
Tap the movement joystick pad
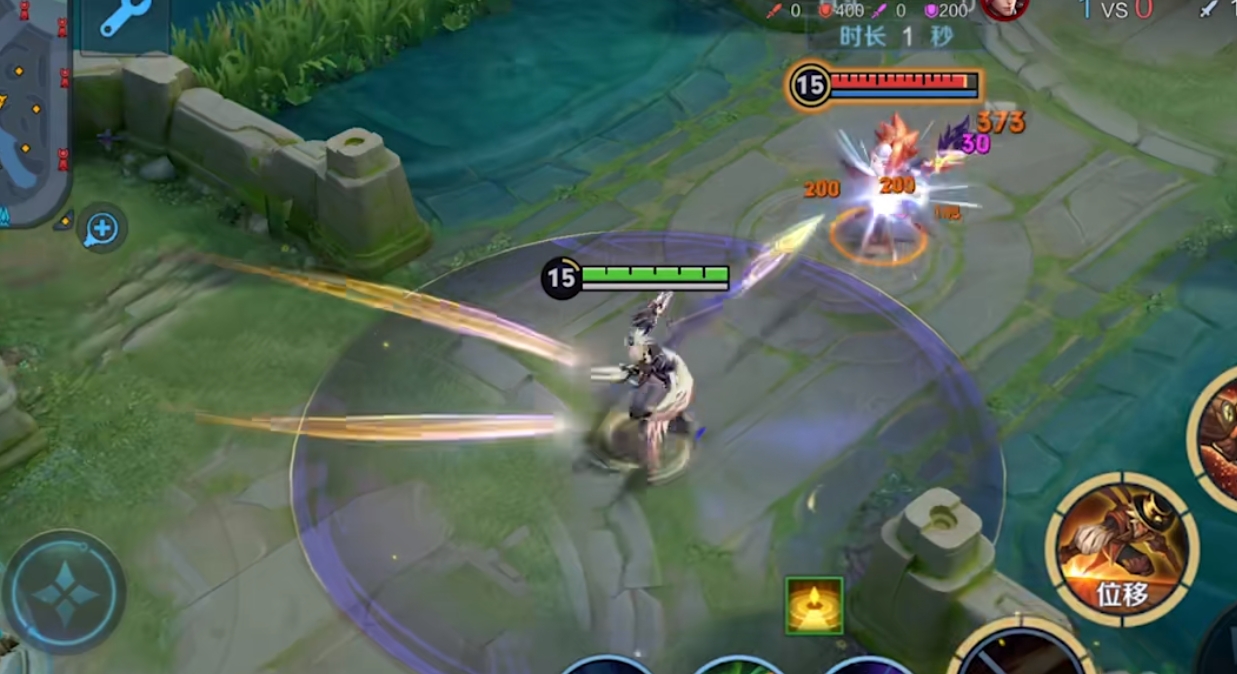(x=63, y=592)
